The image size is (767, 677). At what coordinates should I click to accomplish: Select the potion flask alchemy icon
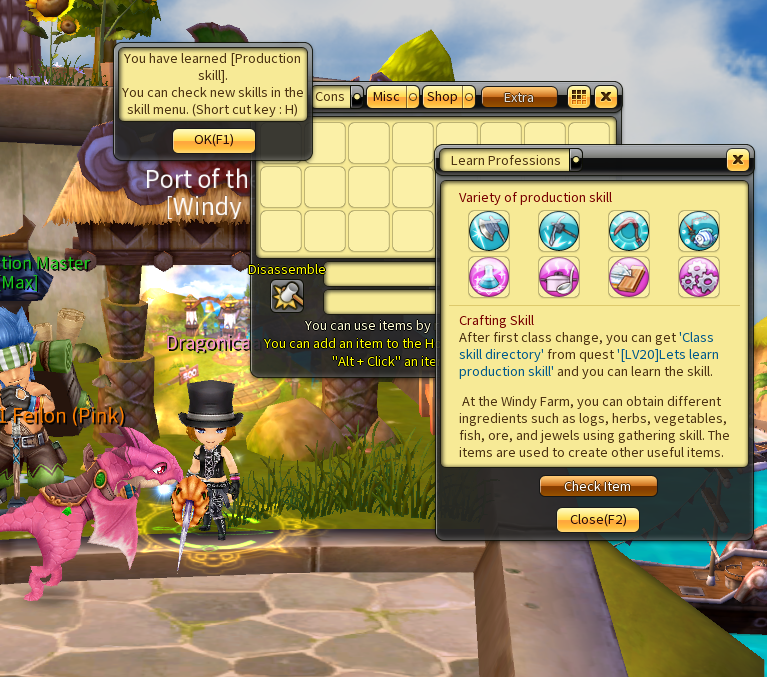click(x=489, y=277)
